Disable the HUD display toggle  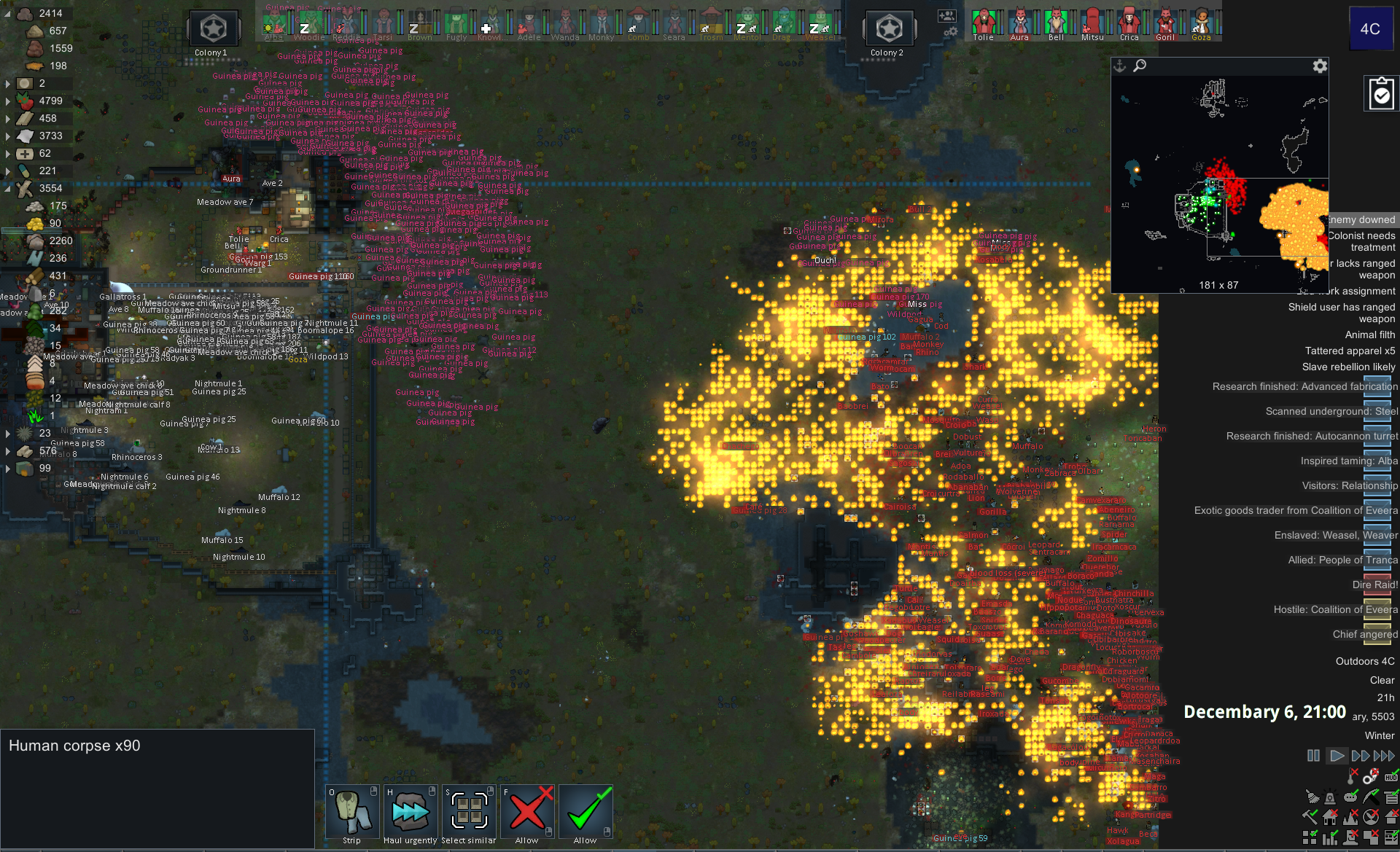click(1391, 777)
